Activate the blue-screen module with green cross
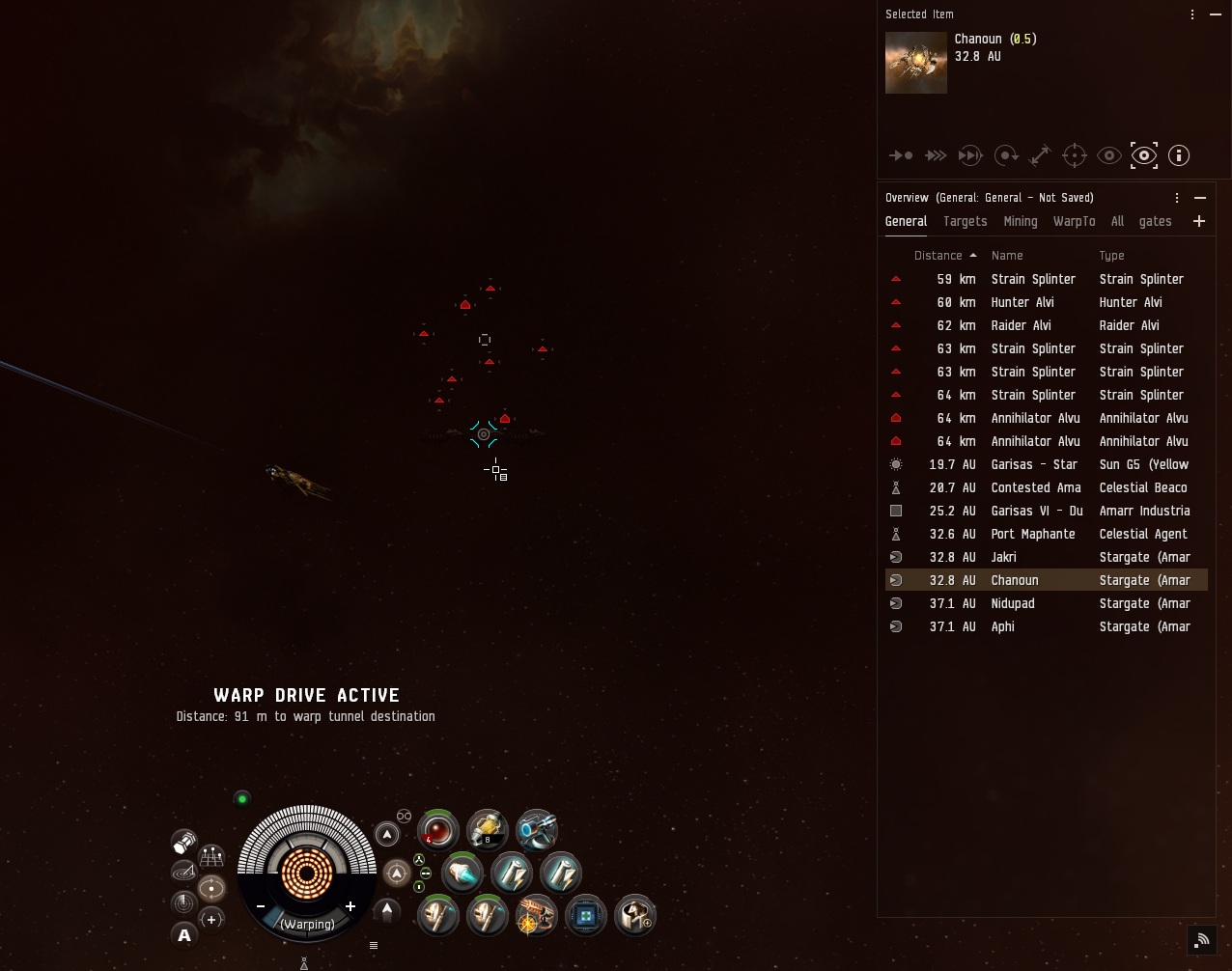 (x=585, y=915)
